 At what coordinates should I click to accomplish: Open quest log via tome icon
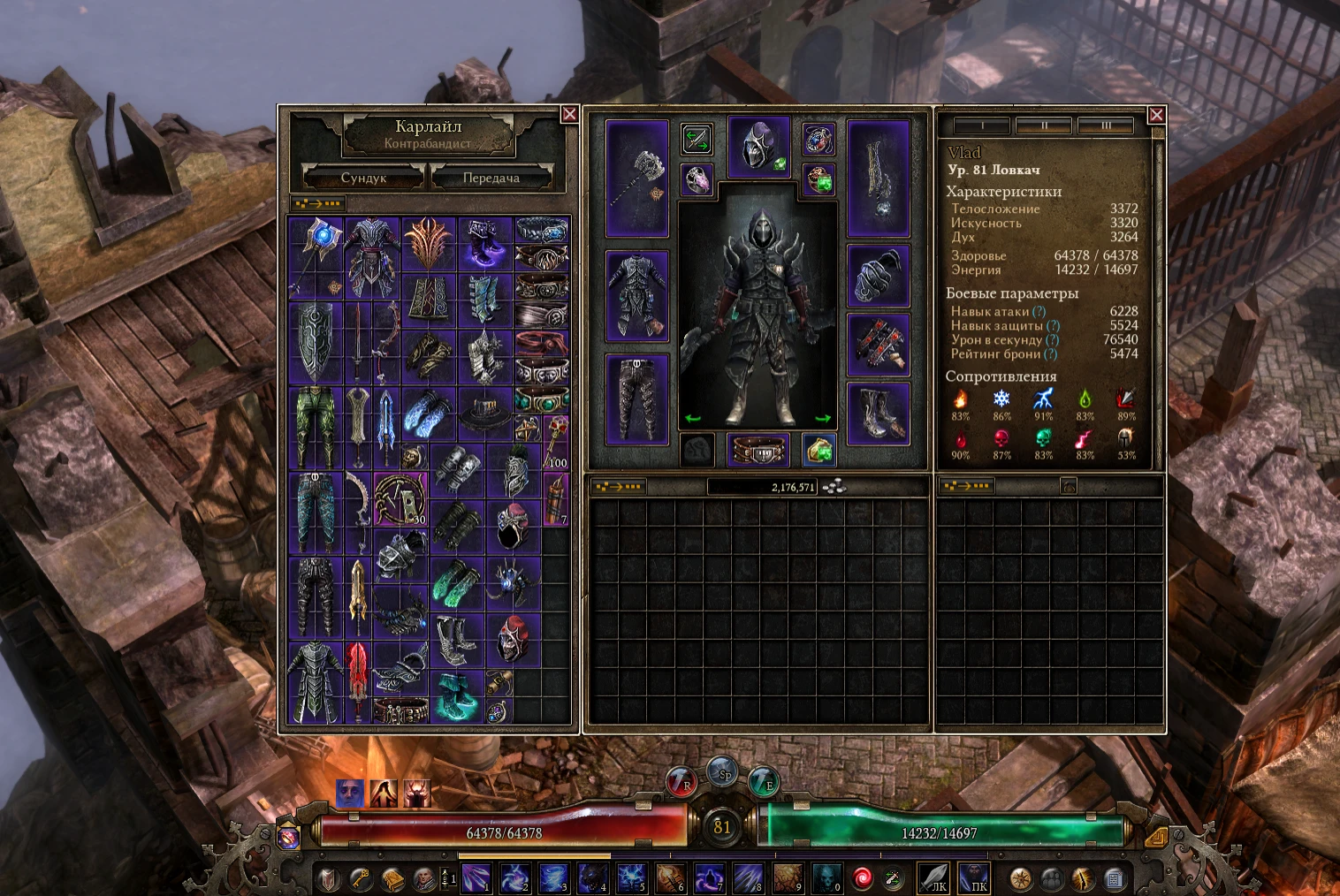(392, 881)
